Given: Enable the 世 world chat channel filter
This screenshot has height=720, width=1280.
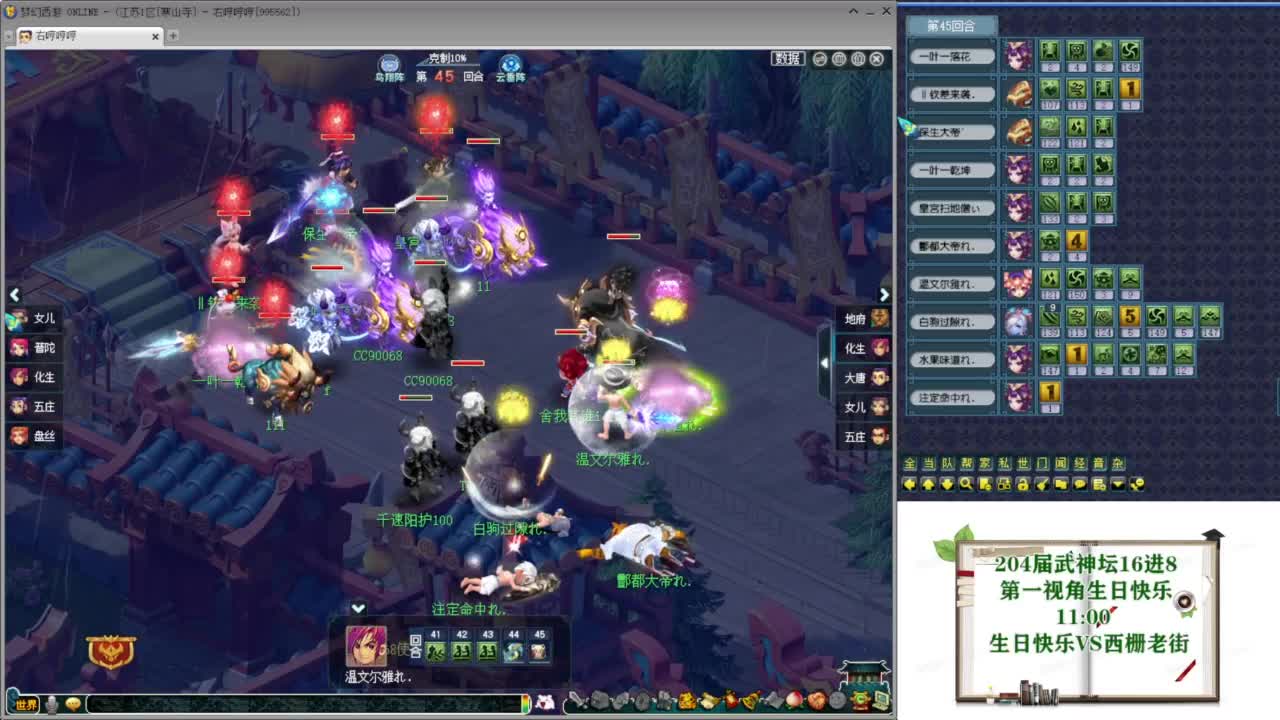Looking at the screenshot, I should [x=1023, y=463].
